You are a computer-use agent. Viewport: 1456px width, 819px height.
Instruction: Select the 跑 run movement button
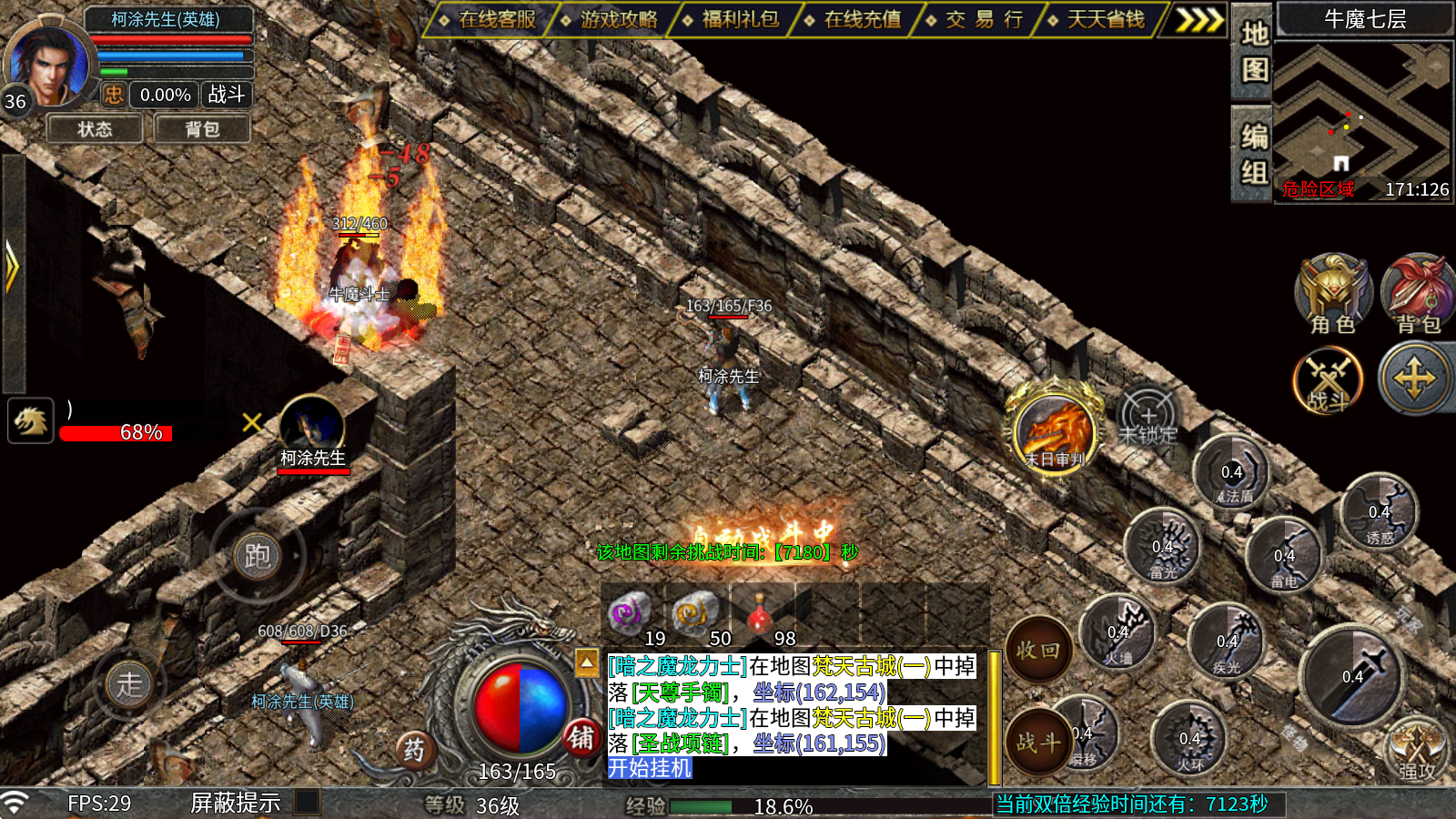tap(258, 556)
